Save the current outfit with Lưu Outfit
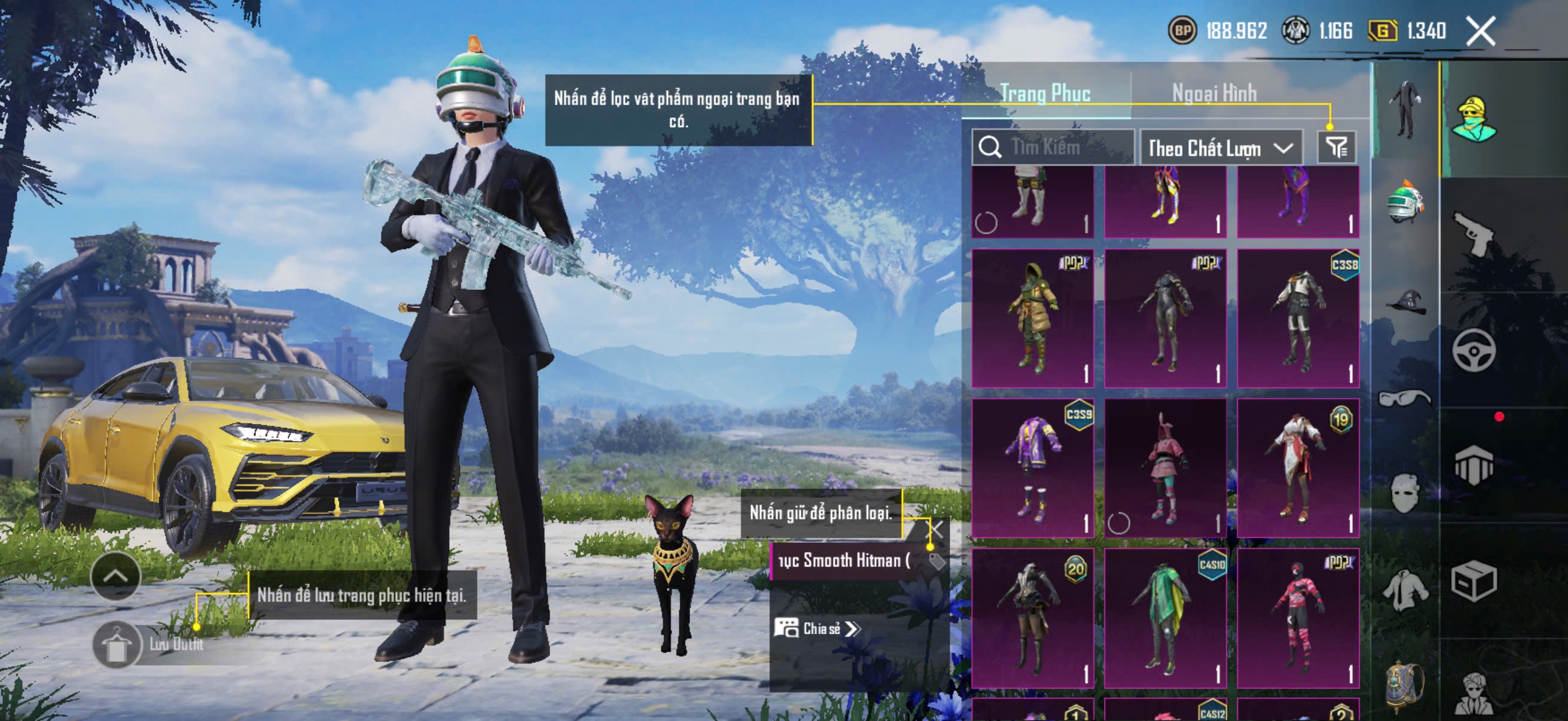 pos(117,645)
